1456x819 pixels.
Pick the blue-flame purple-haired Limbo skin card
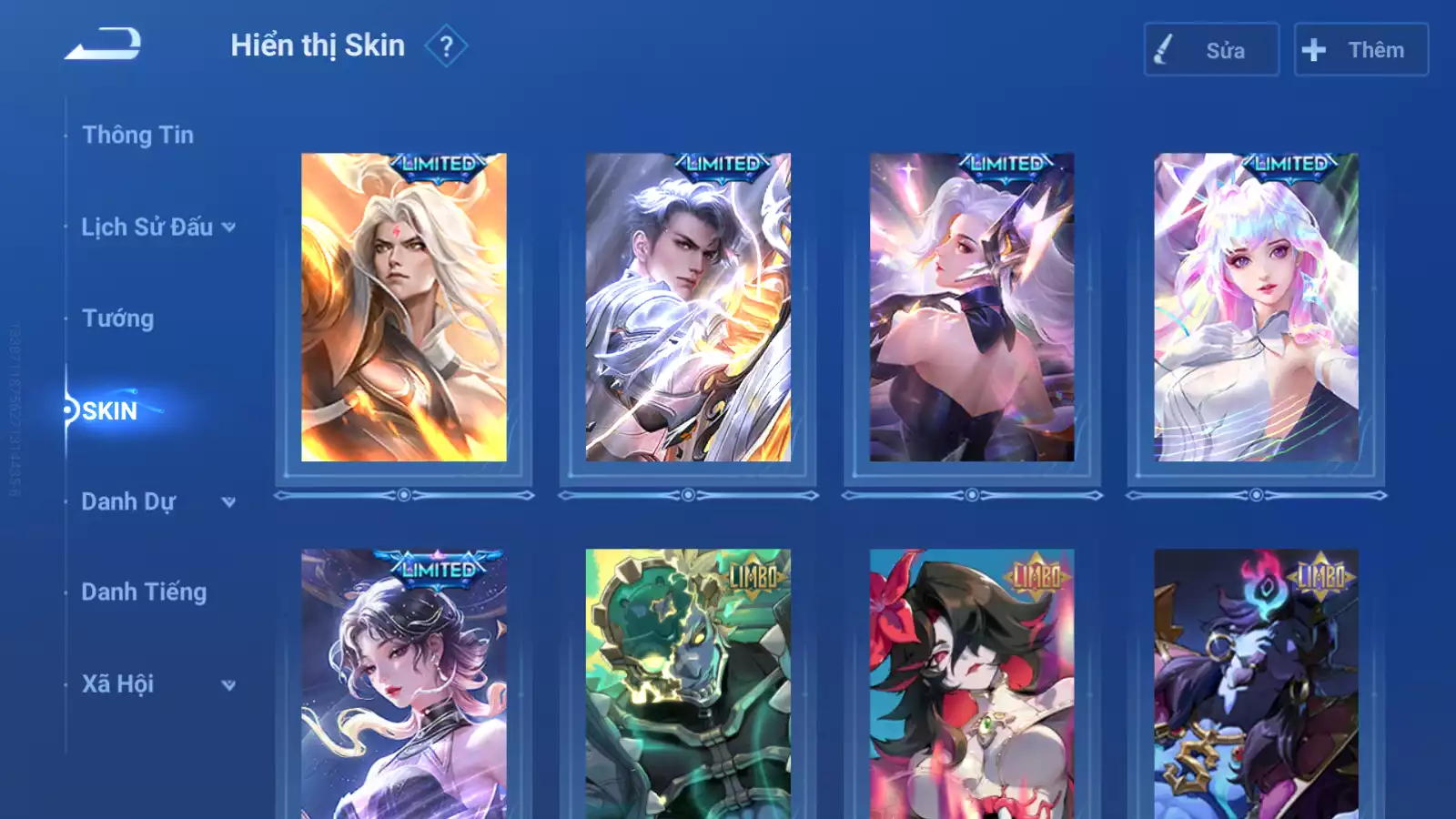point(1256,684)
